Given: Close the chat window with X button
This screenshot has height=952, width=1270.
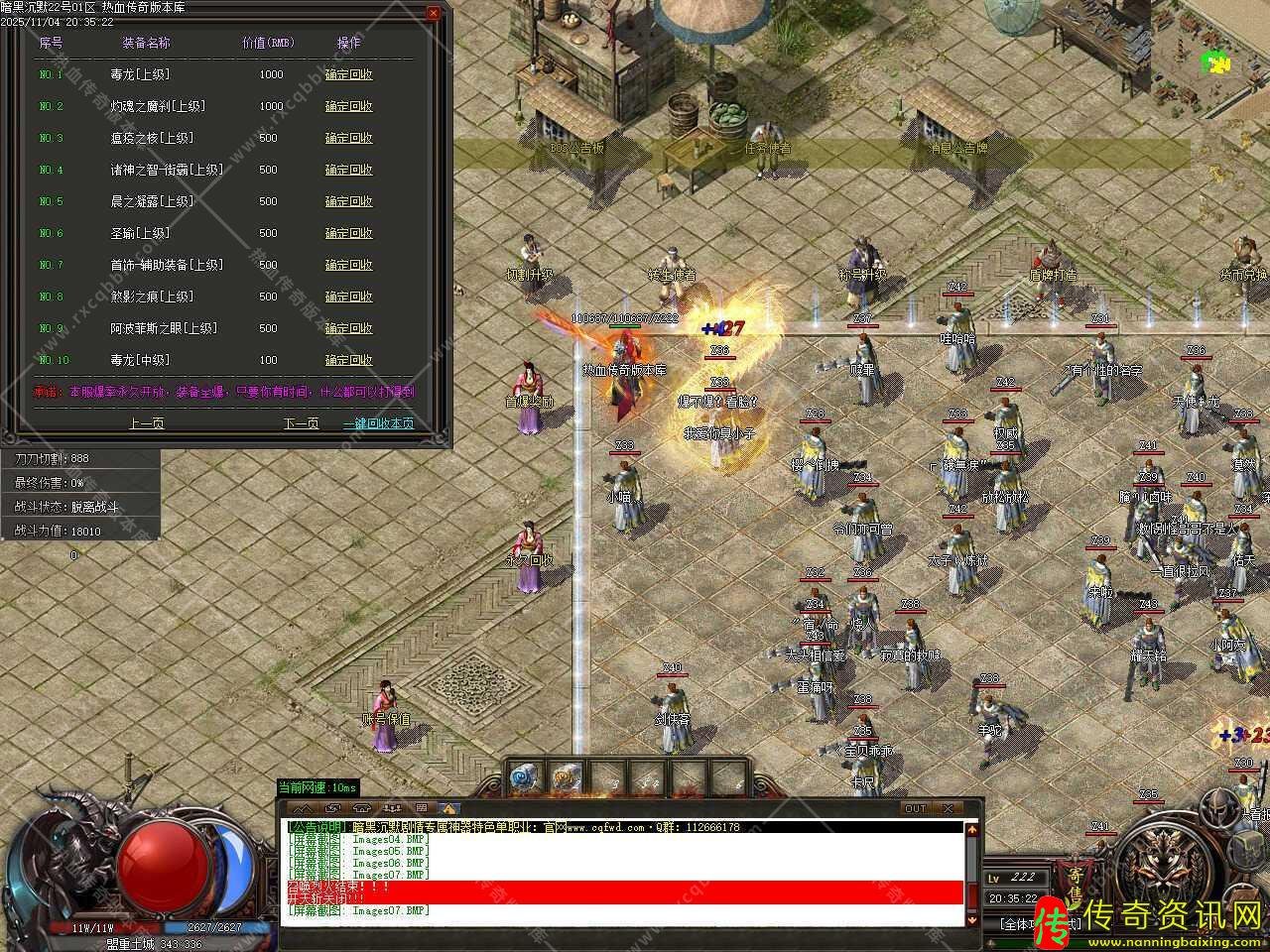Looking at the screenshot, I should coord(947,808).
